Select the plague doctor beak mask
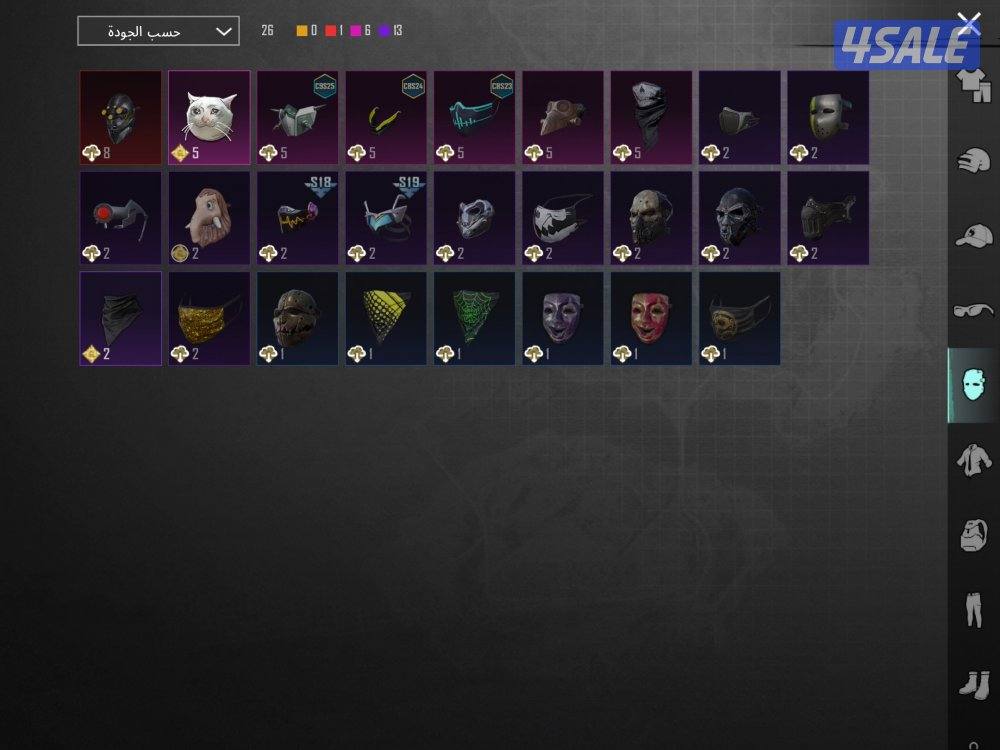The height and width of the screenshot is (750, 1000). tap(563, 117)
